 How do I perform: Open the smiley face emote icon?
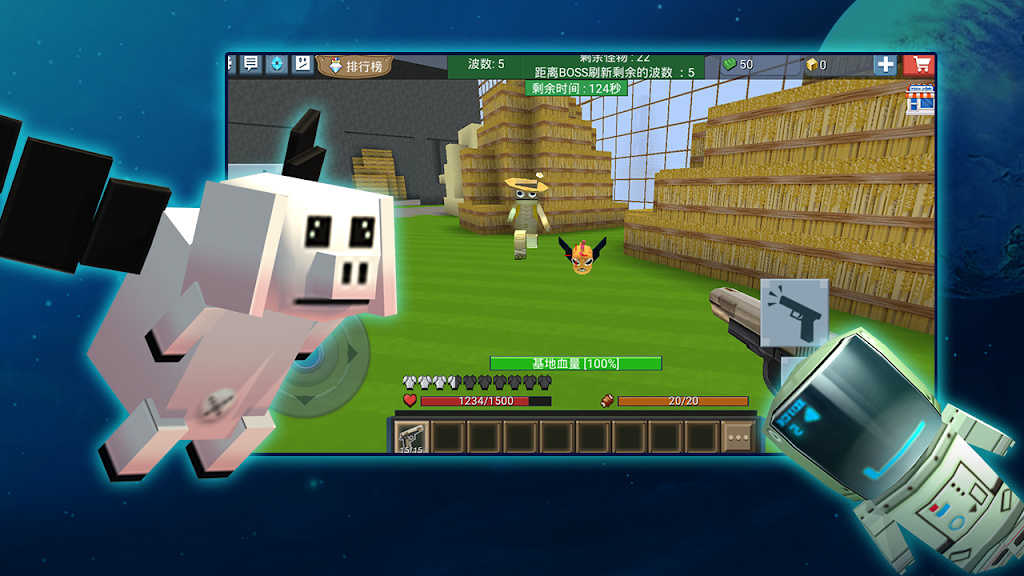[302, 64]
